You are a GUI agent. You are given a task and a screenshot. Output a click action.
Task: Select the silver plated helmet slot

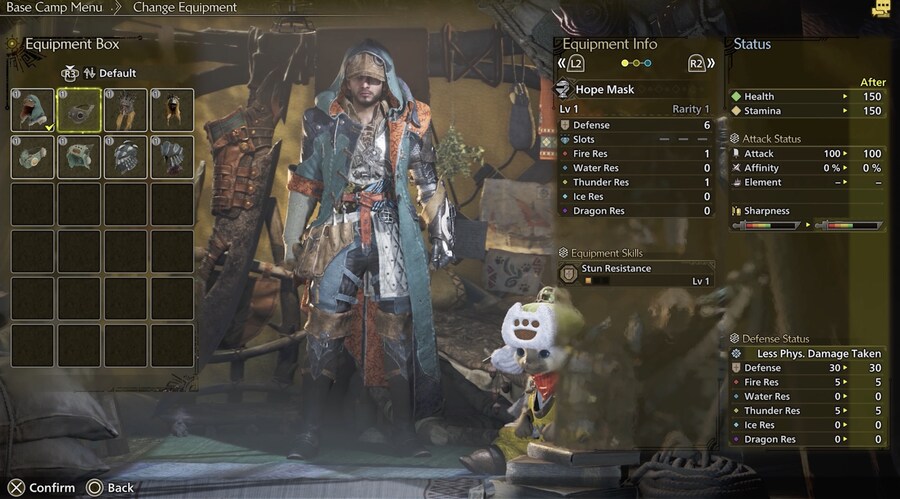(x=126, y=157)
